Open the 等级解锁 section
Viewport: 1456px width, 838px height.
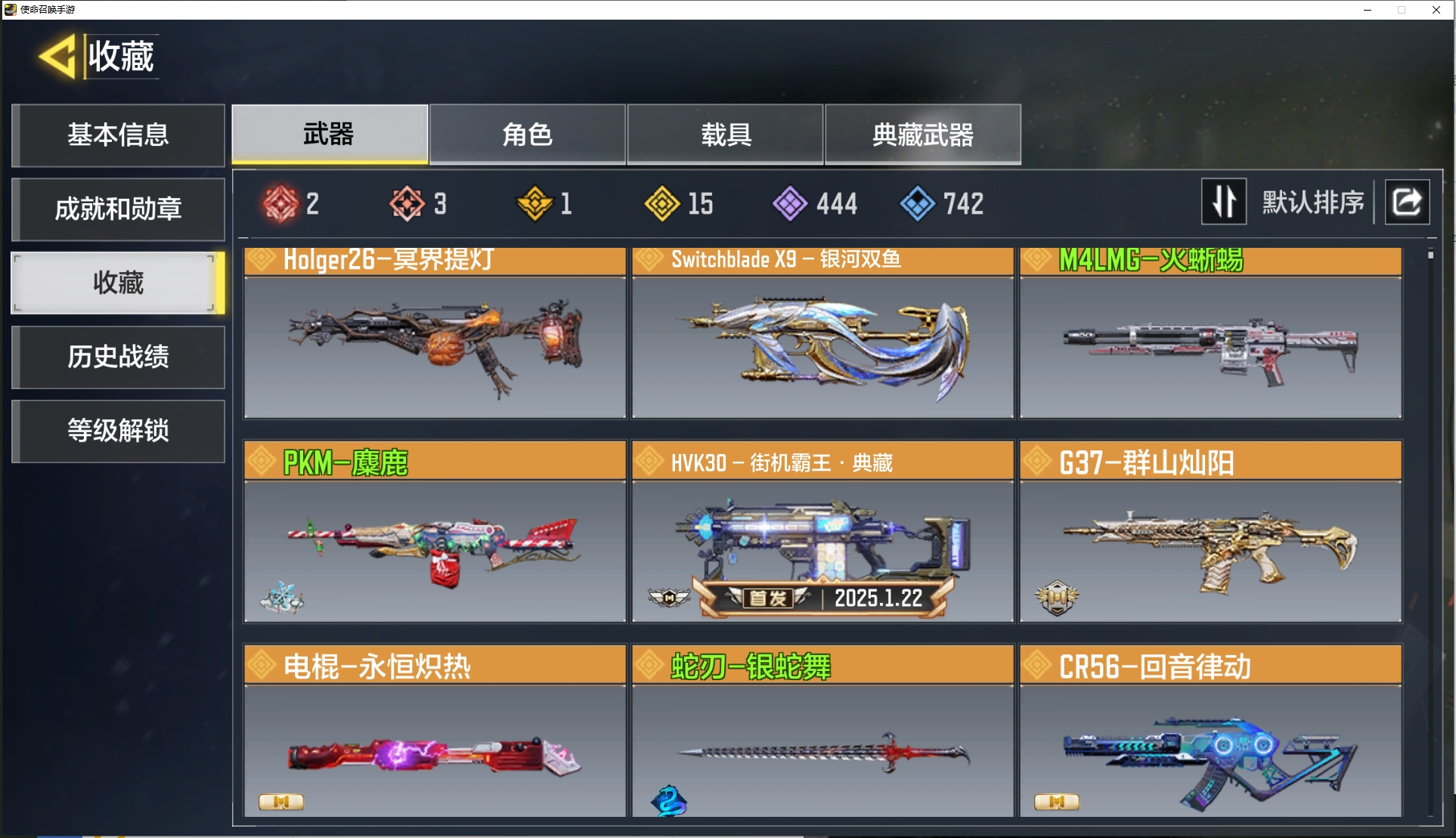click(118, 431)
